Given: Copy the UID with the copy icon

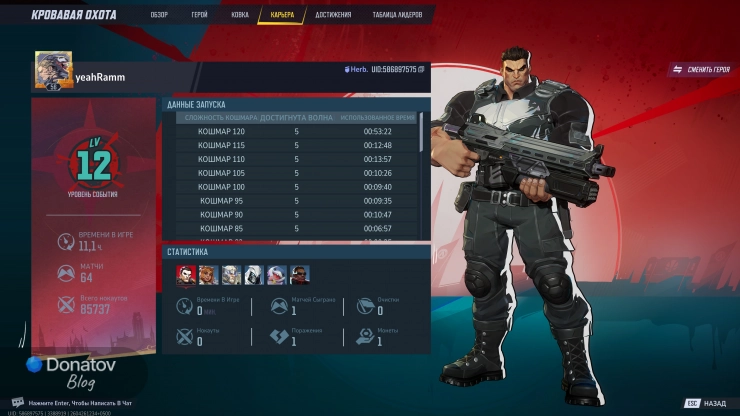Looking at the screenshot, I should click(x=422, y=69).
